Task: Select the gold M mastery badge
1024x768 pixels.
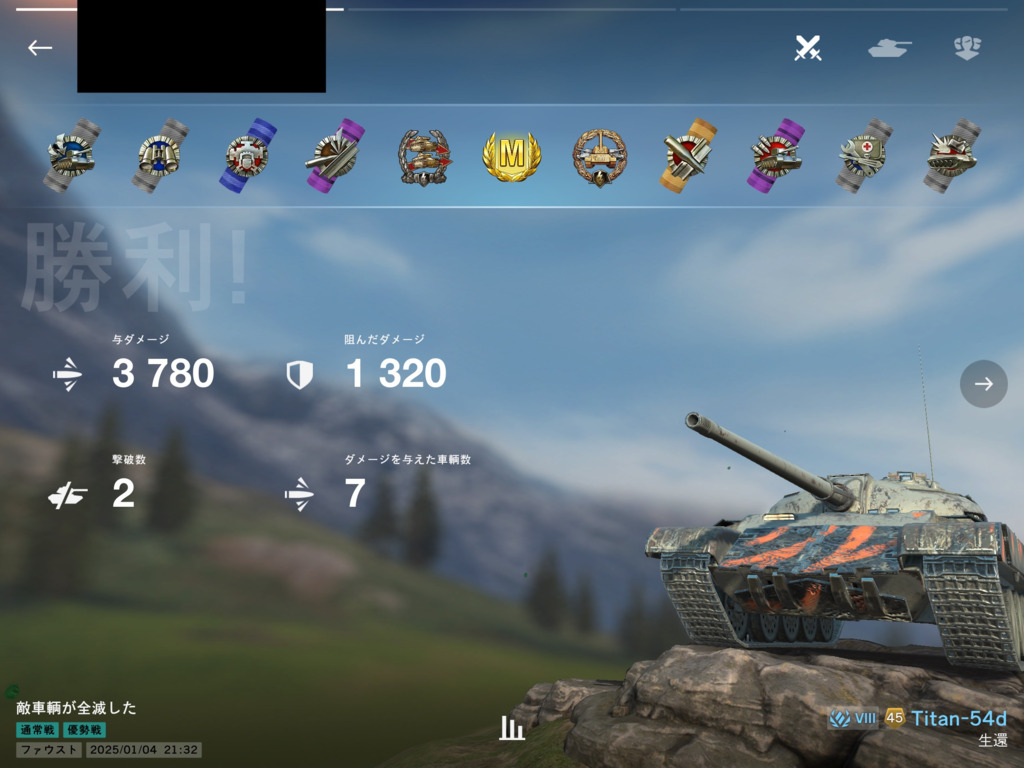Action: tap(512, 156)
